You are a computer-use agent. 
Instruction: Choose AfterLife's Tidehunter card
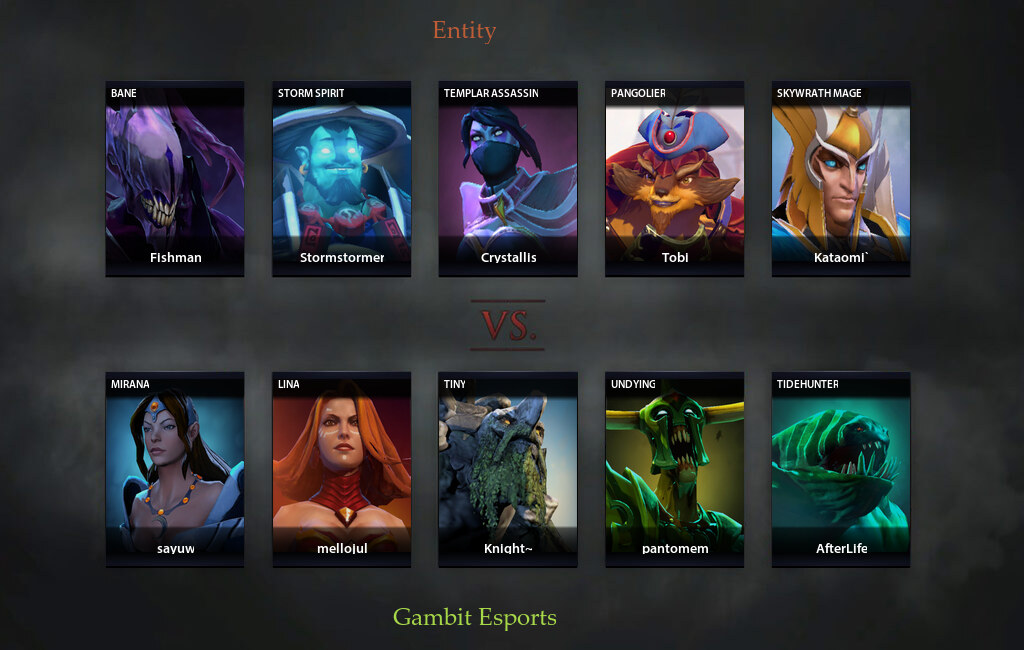click(x=841, y=470)
